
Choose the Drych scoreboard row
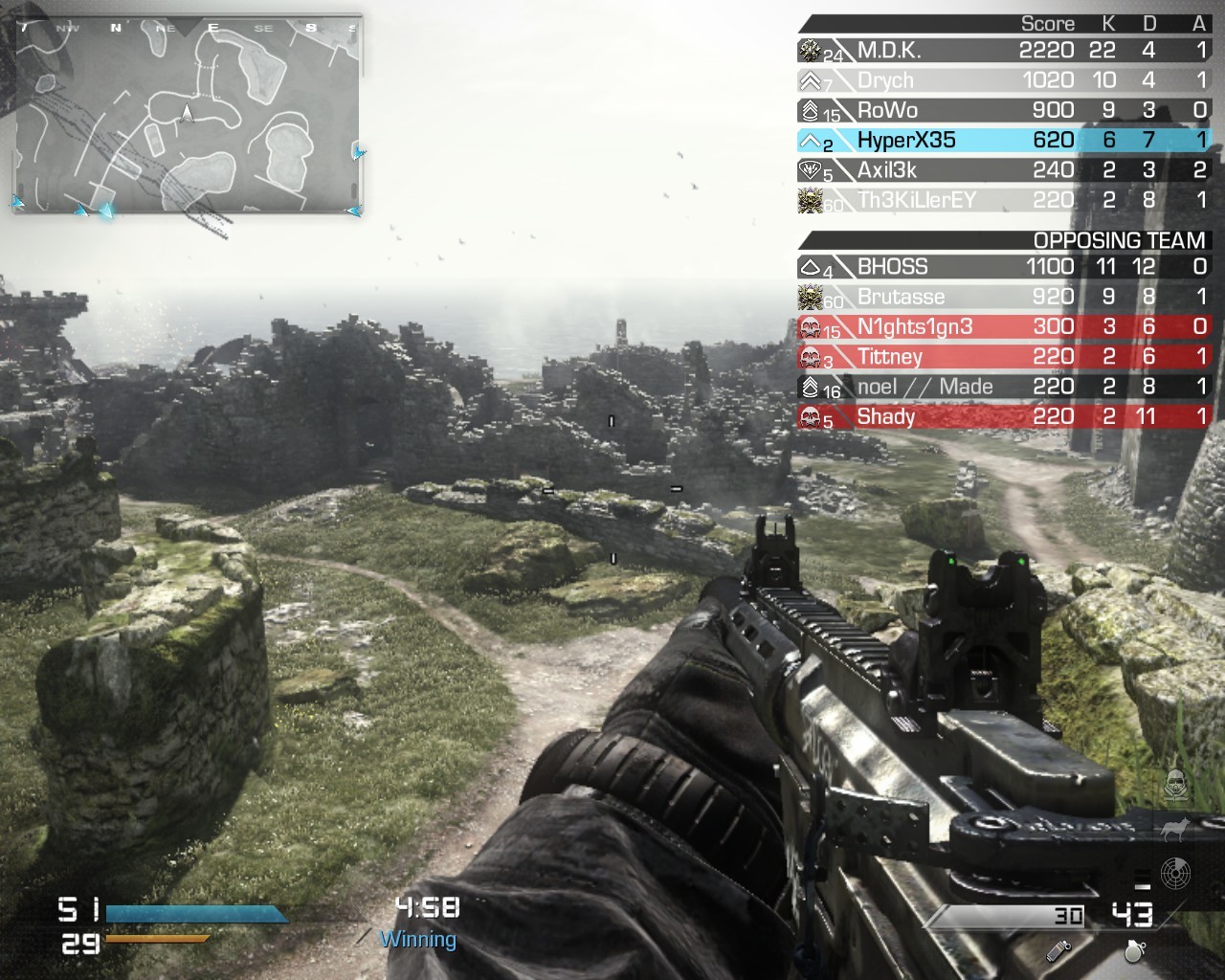[x=1003, y=80]
